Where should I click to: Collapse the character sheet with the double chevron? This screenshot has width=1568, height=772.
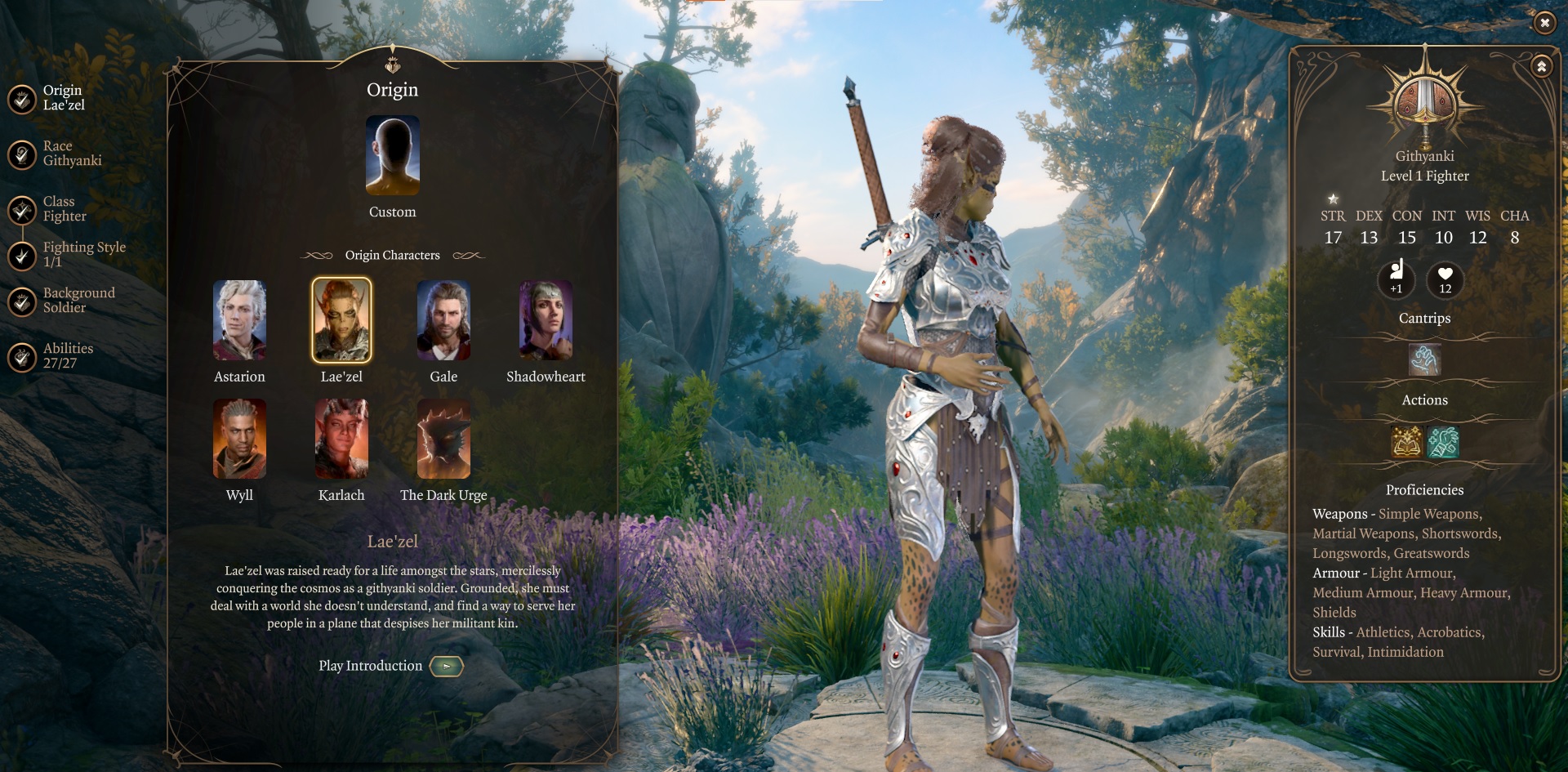pyautogui.click(x=1543, y=66)
